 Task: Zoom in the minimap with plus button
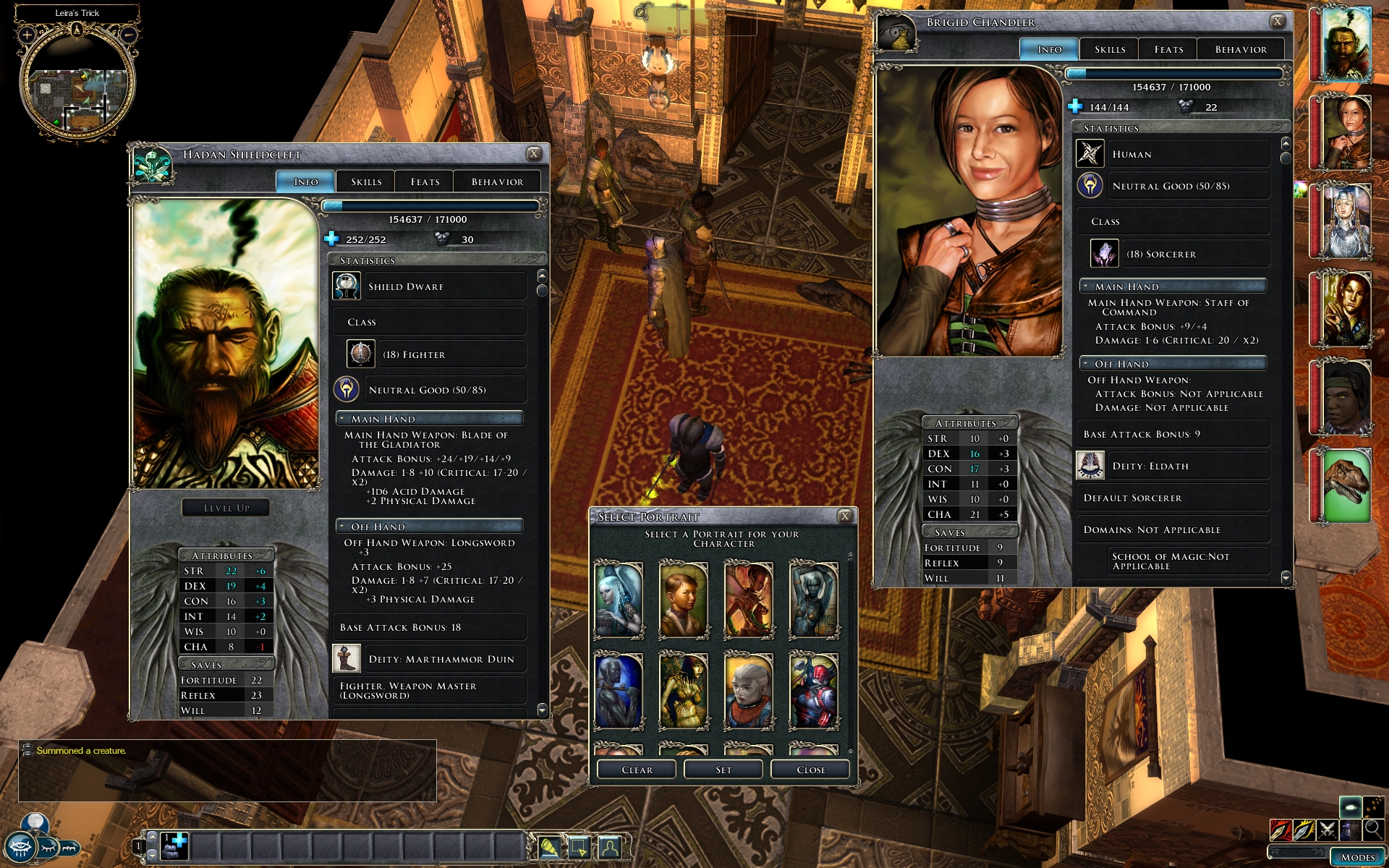(27, 34)
